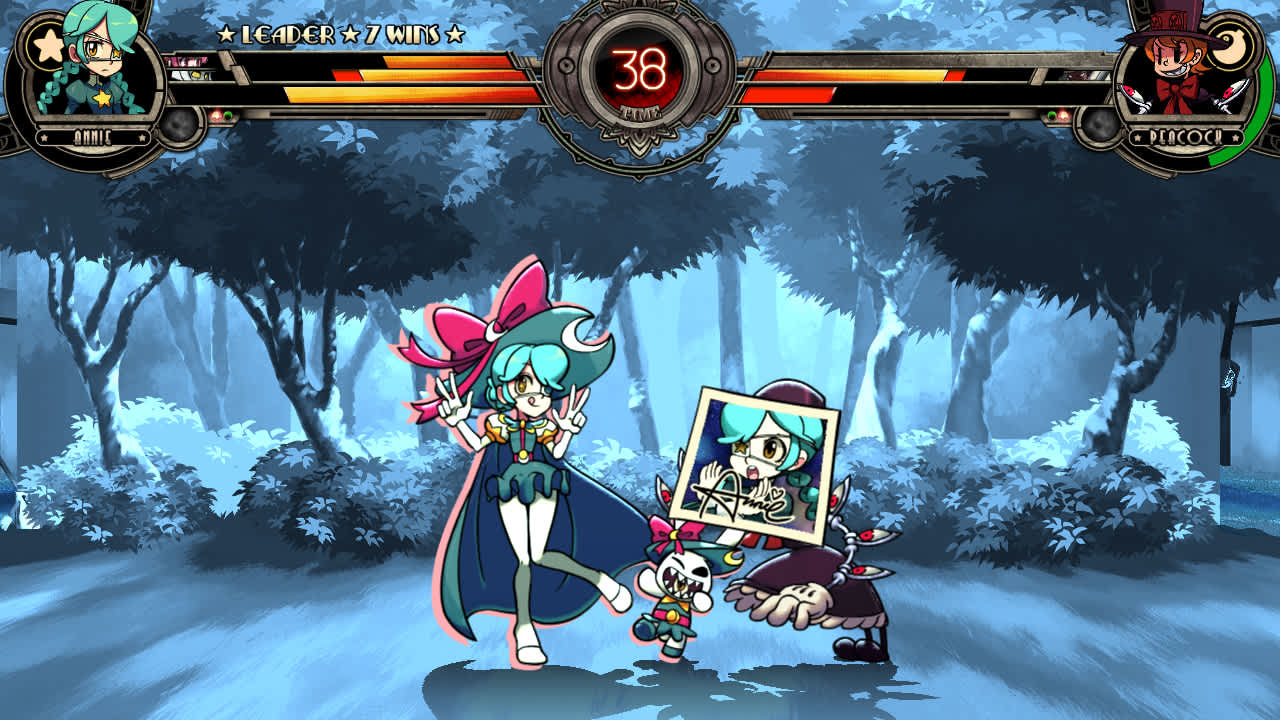Open the speaker grille panel under Annie's portrait
Image resolution: width=1280 pixels, height=720 pixels.
click(x=179, y=127)
